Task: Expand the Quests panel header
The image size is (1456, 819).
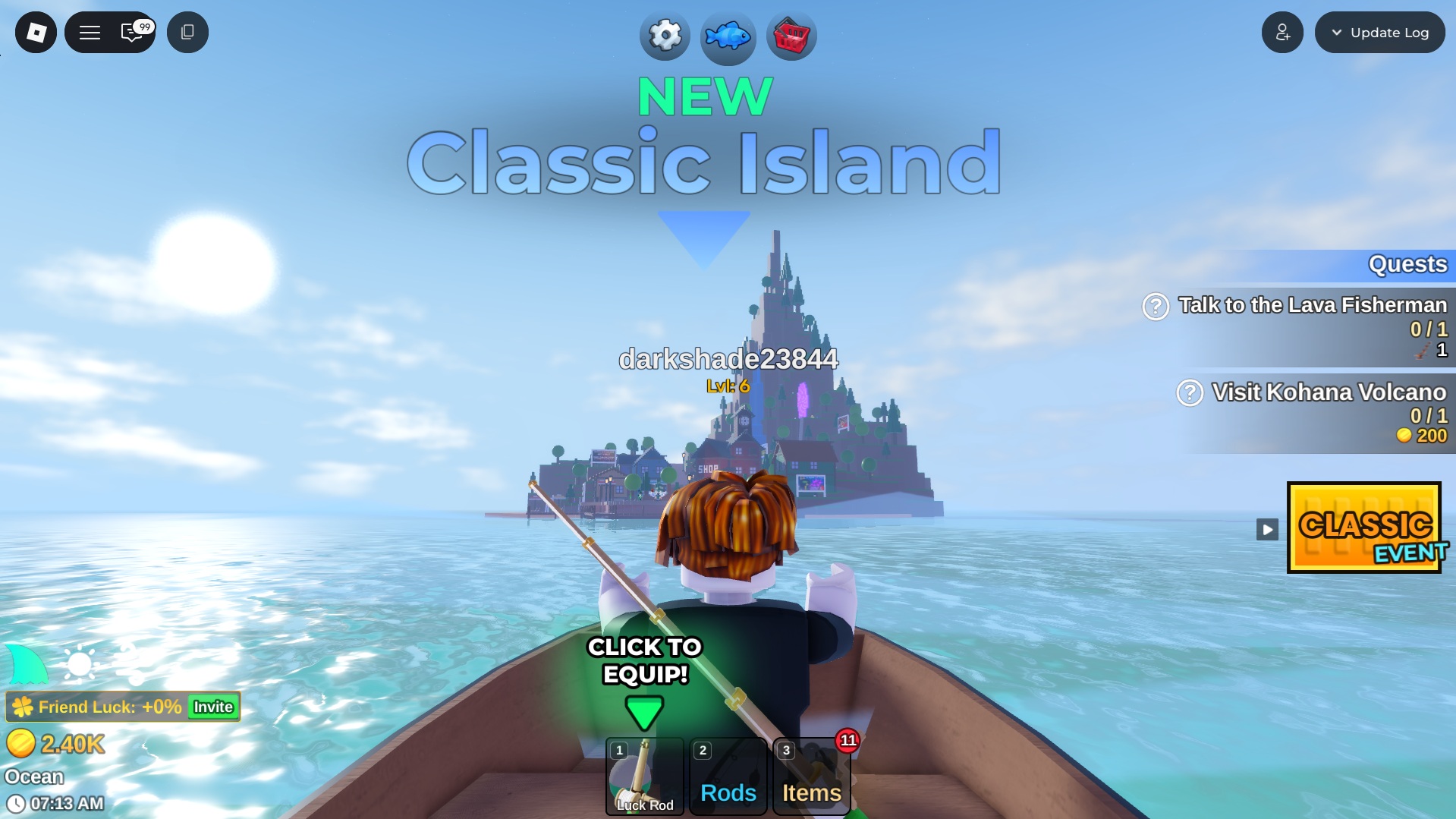Action: tap(1407, 265)
